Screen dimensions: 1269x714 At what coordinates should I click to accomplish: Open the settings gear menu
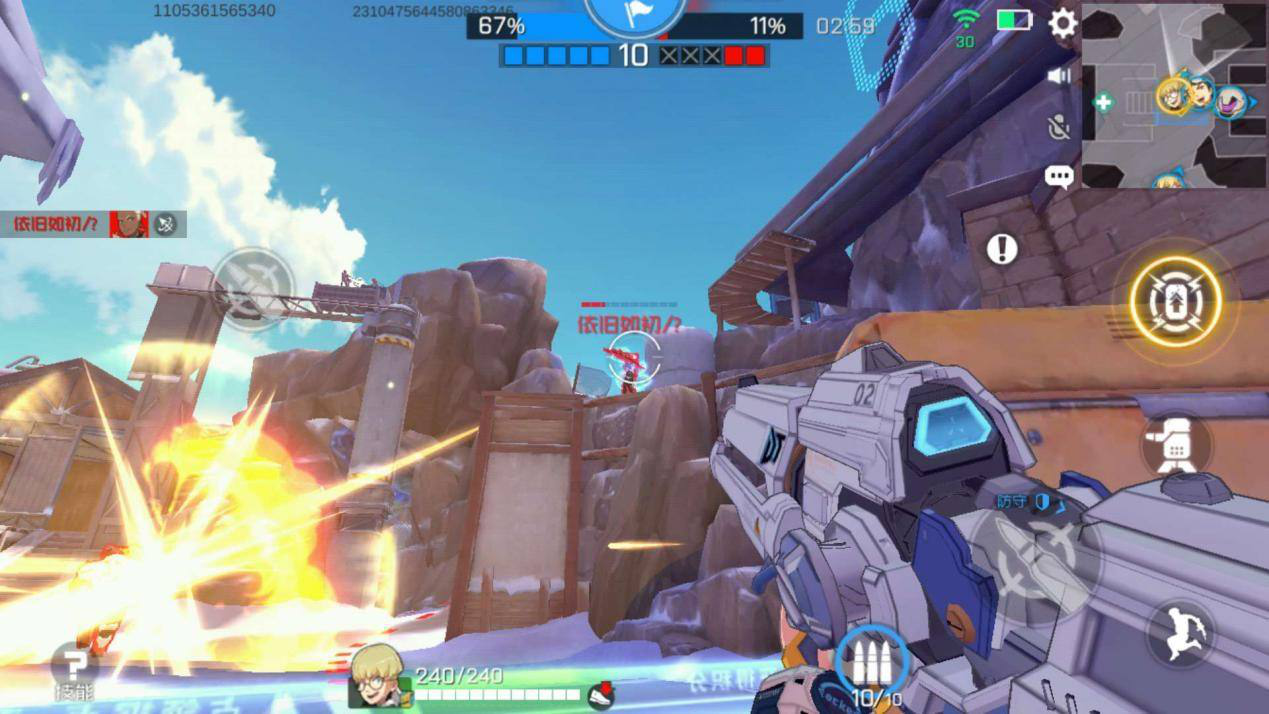tap(1062, 23)
